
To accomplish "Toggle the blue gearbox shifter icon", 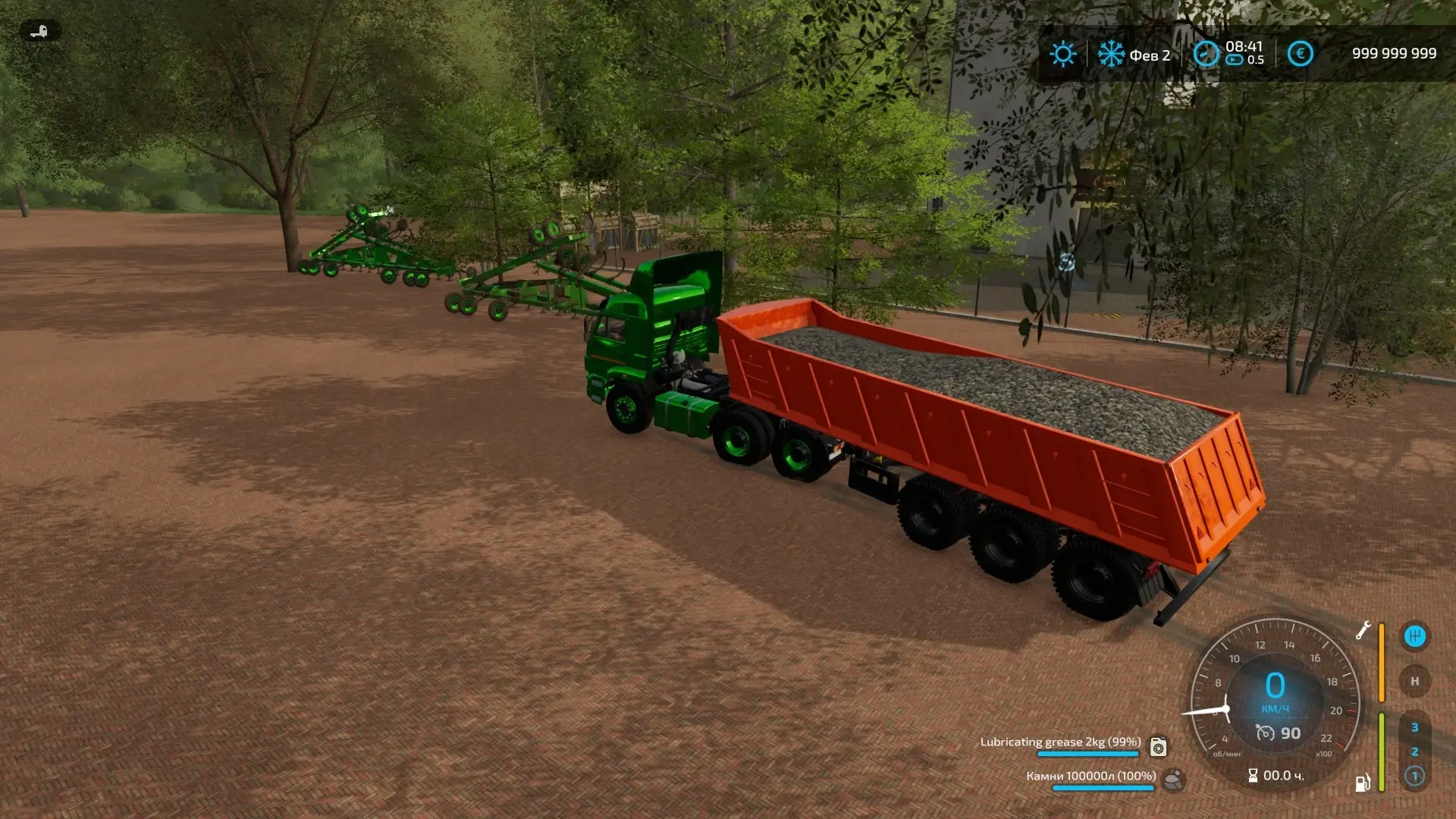I will coord(1414,636).
